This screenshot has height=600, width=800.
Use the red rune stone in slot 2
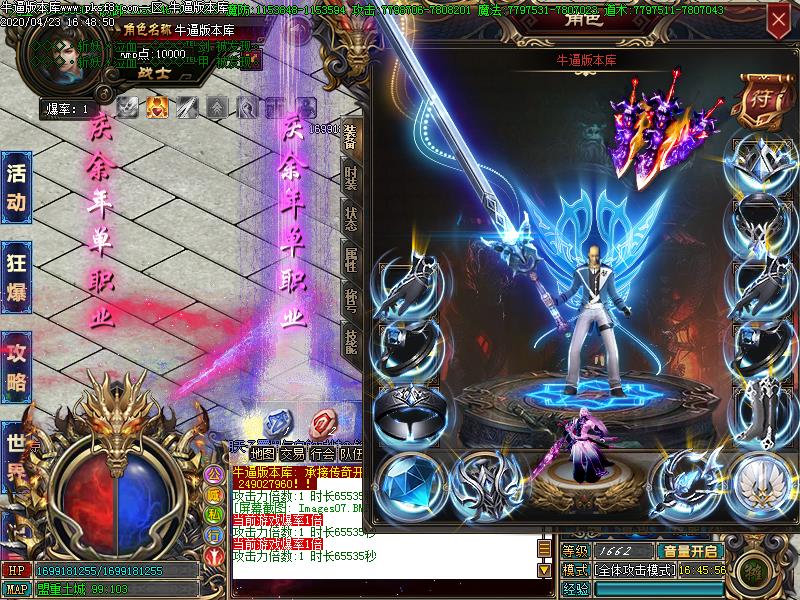(x=322, y=422)
